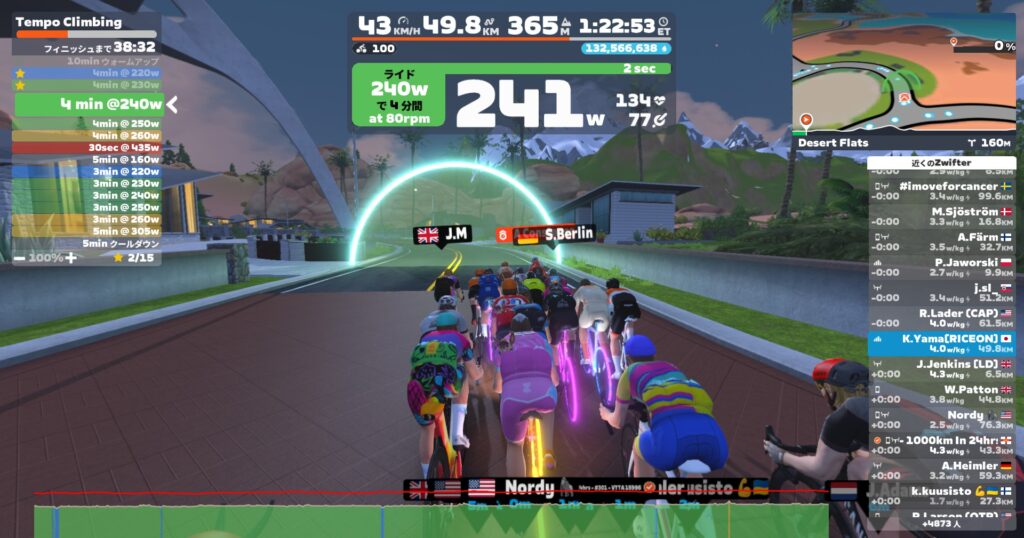Select rider M.Sjöström from the list

pos(940,216)
